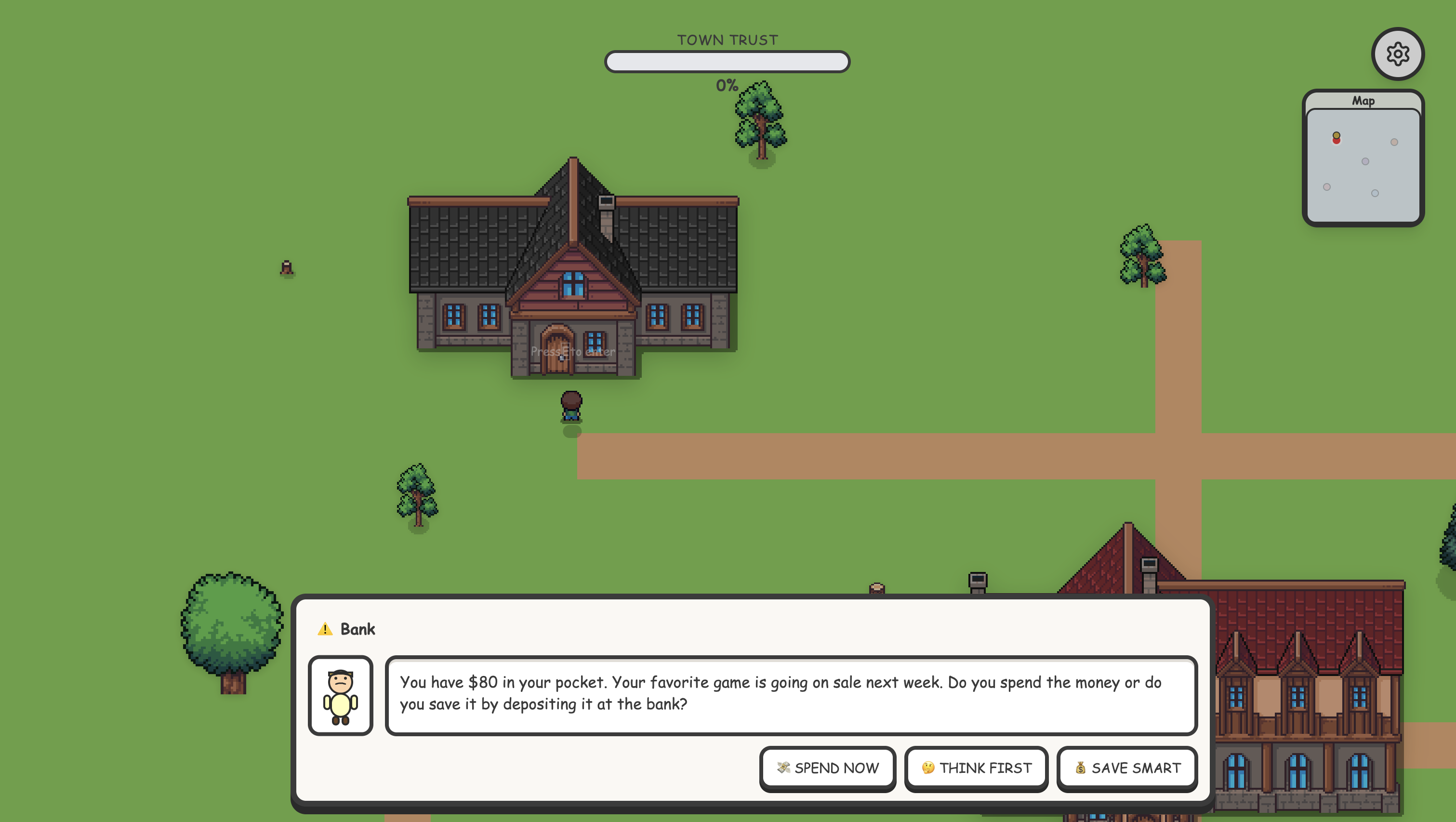This screenshot has width=1456, height=822.
Task: Pick the SAVE SMART option
Action: [x=1127, y=768]
